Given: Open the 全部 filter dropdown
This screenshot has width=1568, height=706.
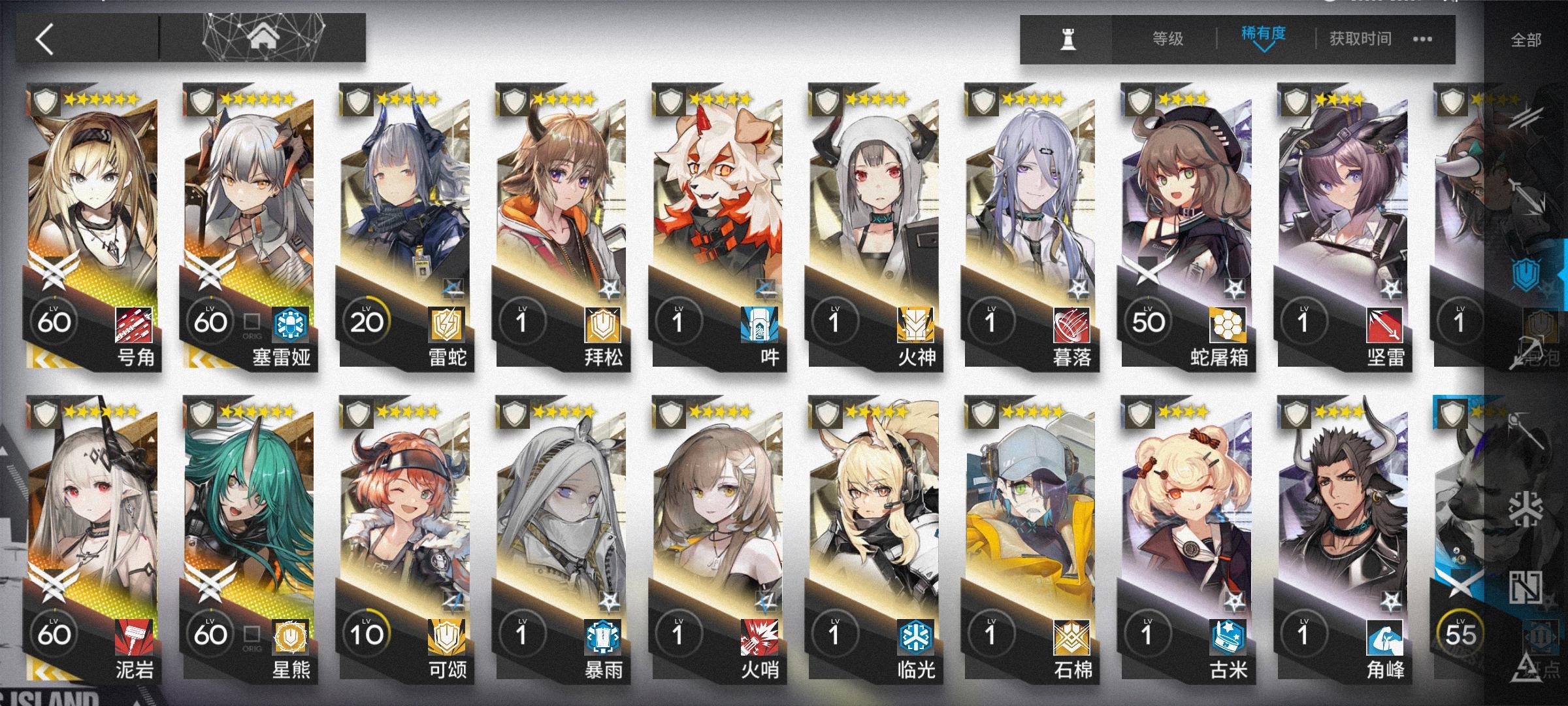Looking at the screenshot, I should (1525, 39).
